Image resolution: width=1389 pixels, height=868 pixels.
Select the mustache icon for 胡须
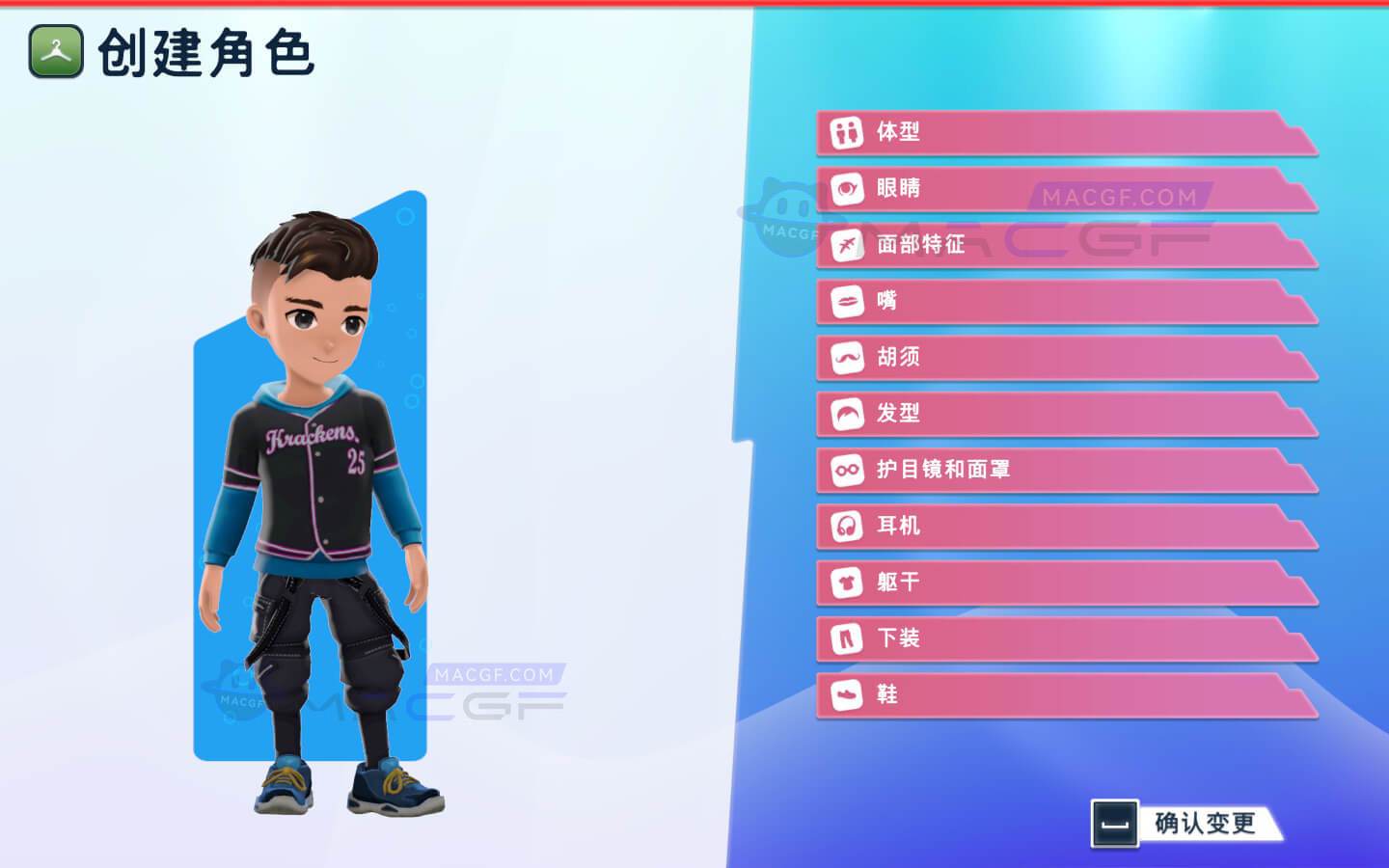pyautogui.click(x=847, y=358)
